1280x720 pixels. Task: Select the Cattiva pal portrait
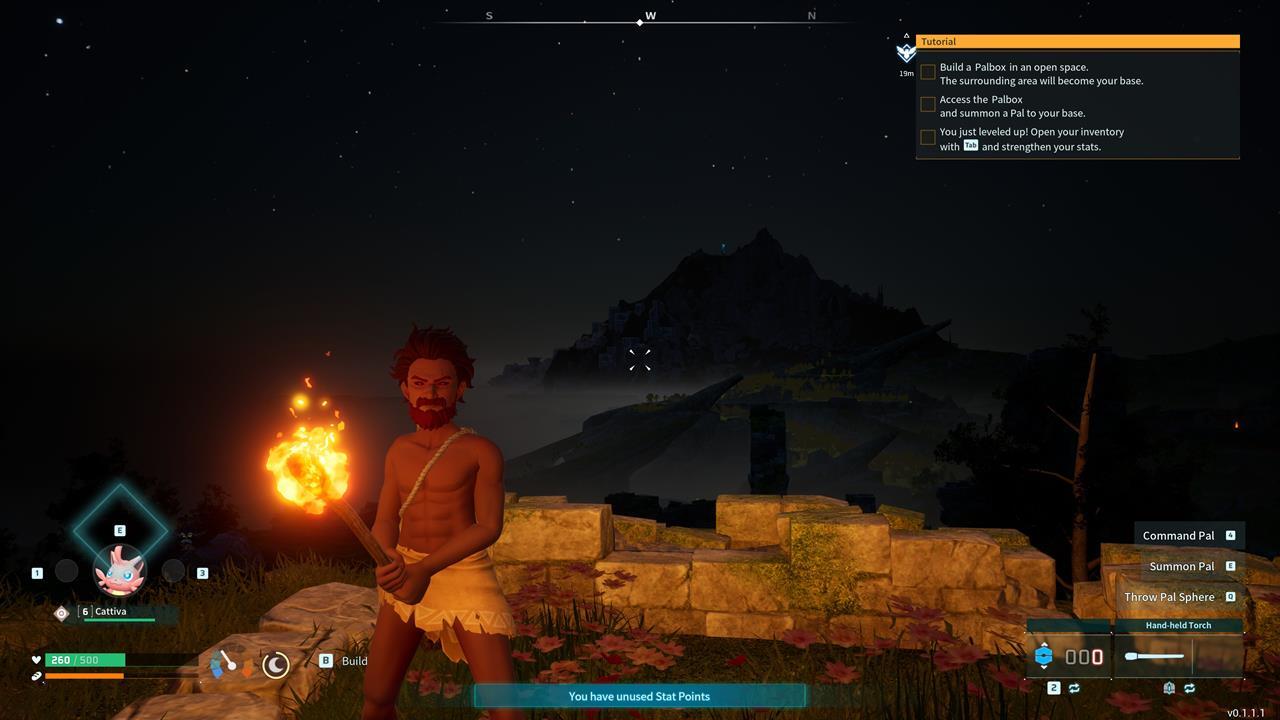pyautogui.click(x=120, y=570)
